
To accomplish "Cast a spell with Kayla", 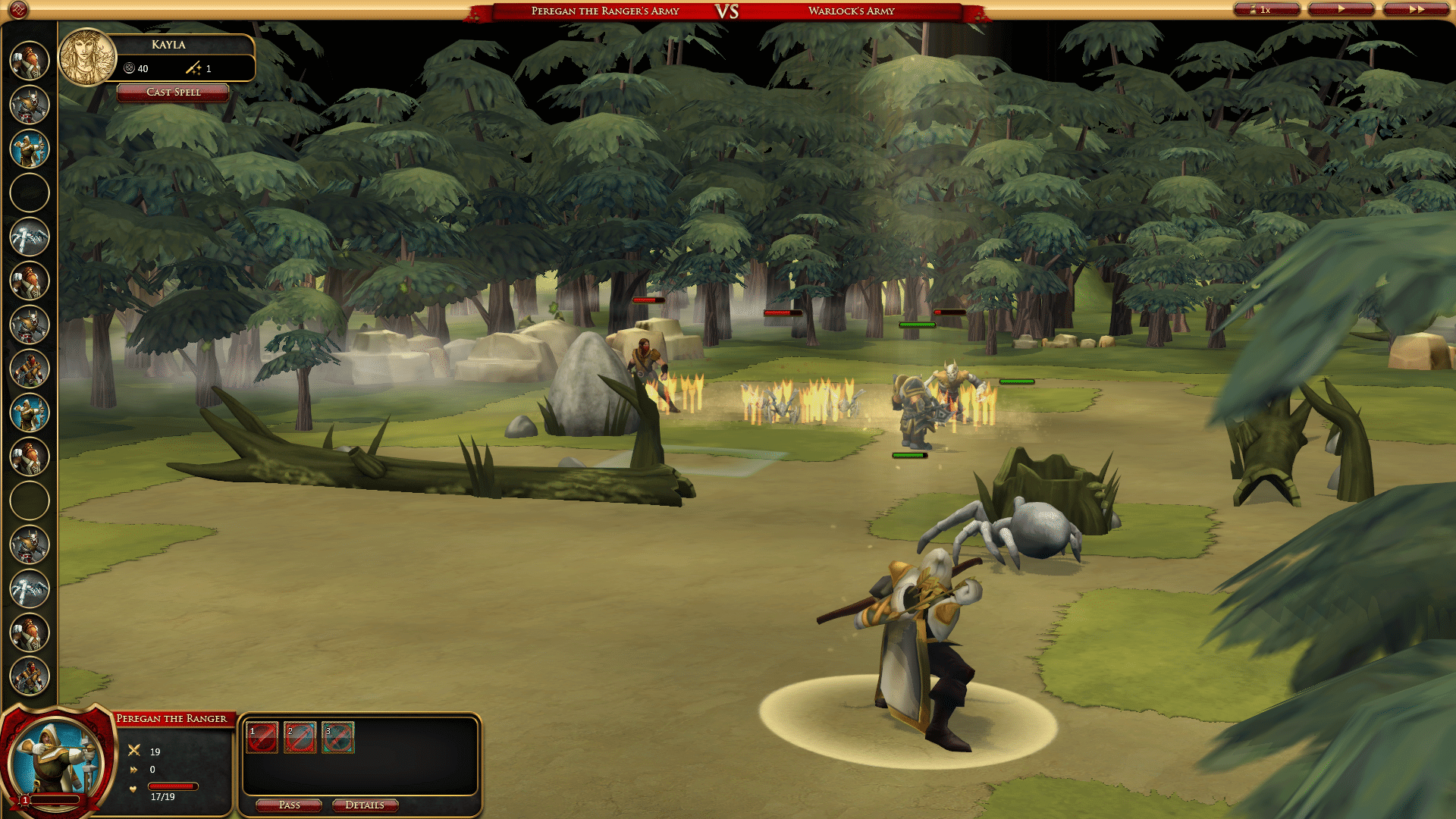I will point(173,93).
